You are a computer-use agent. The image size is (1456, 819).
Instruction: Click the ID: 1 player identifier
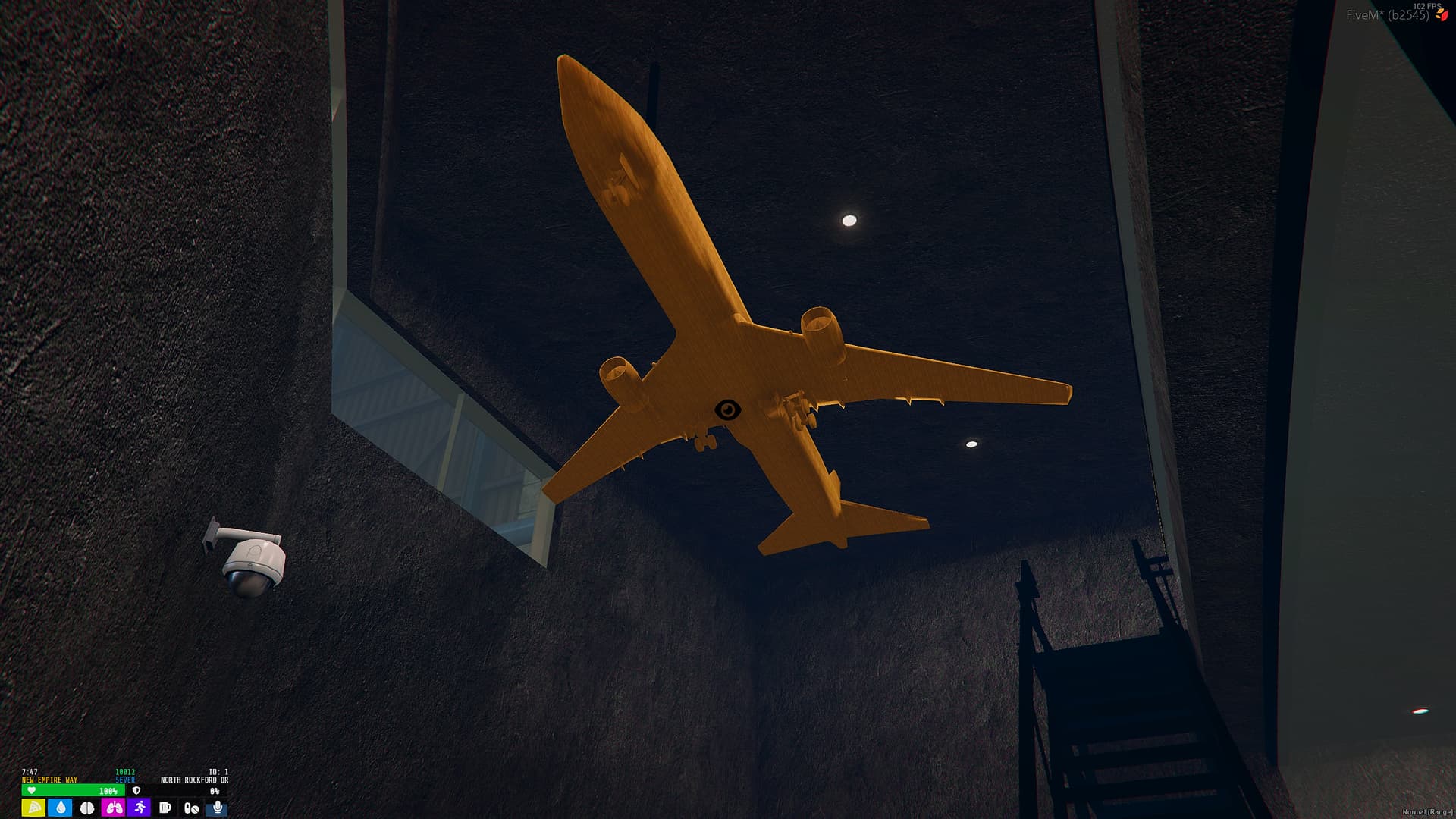(x=218, y=772)
